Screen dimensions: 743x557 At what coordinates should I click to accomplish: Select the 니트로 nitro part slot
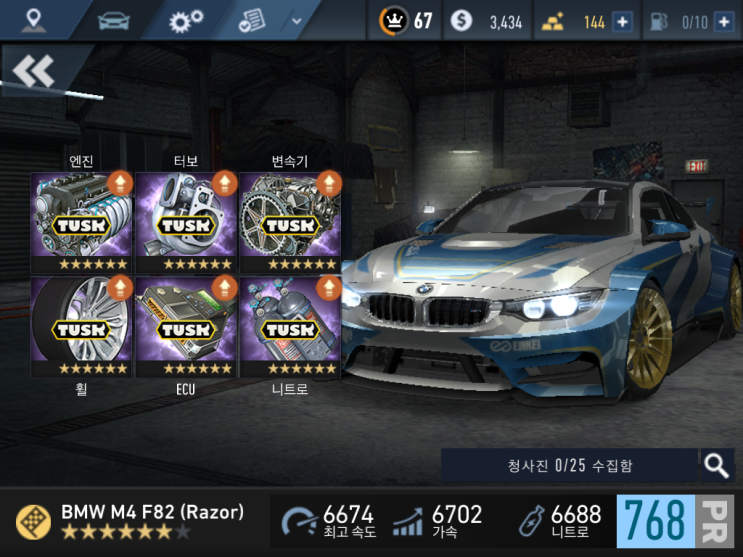(290, 326)
